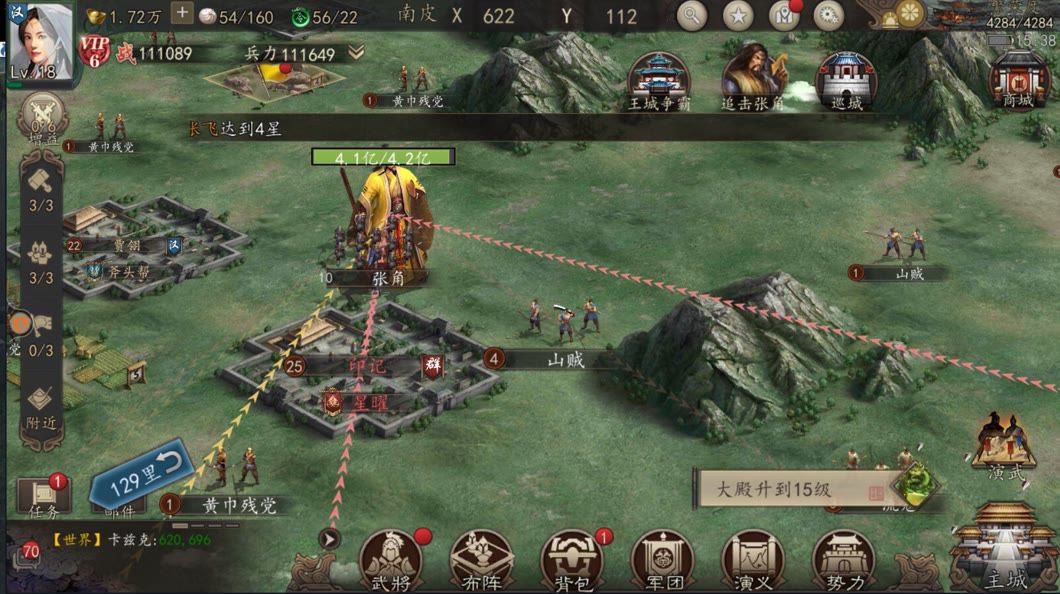This screenshot has width=1060, height=594.
Task: Open the 王城争霸 event
Action: click(x=658, y=79)
